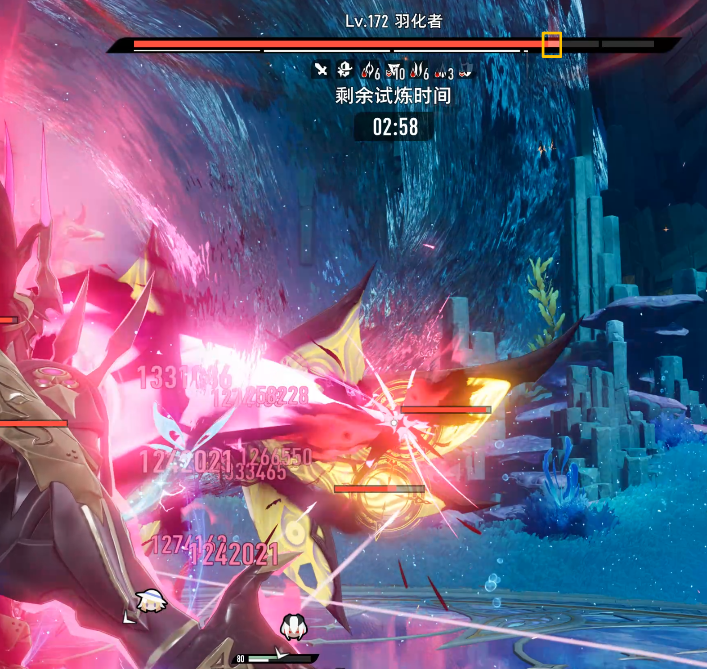707x669 pixels.
Task: Inspect the crossed-sword boss status icon
Action: pyautogui.click(x=321, y=70)
